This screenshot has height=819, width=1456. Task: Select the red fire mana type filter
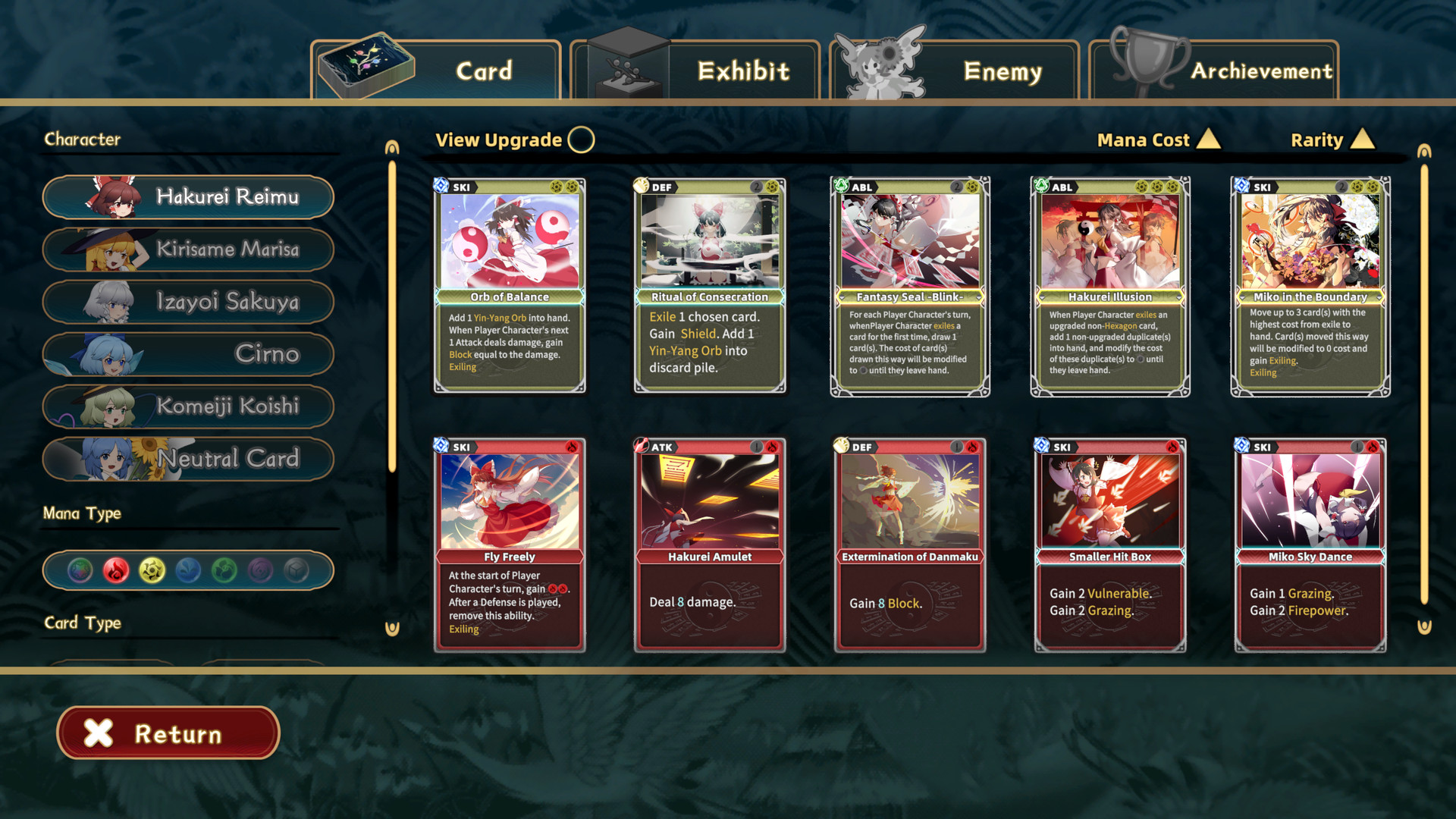tap(115, 570)
